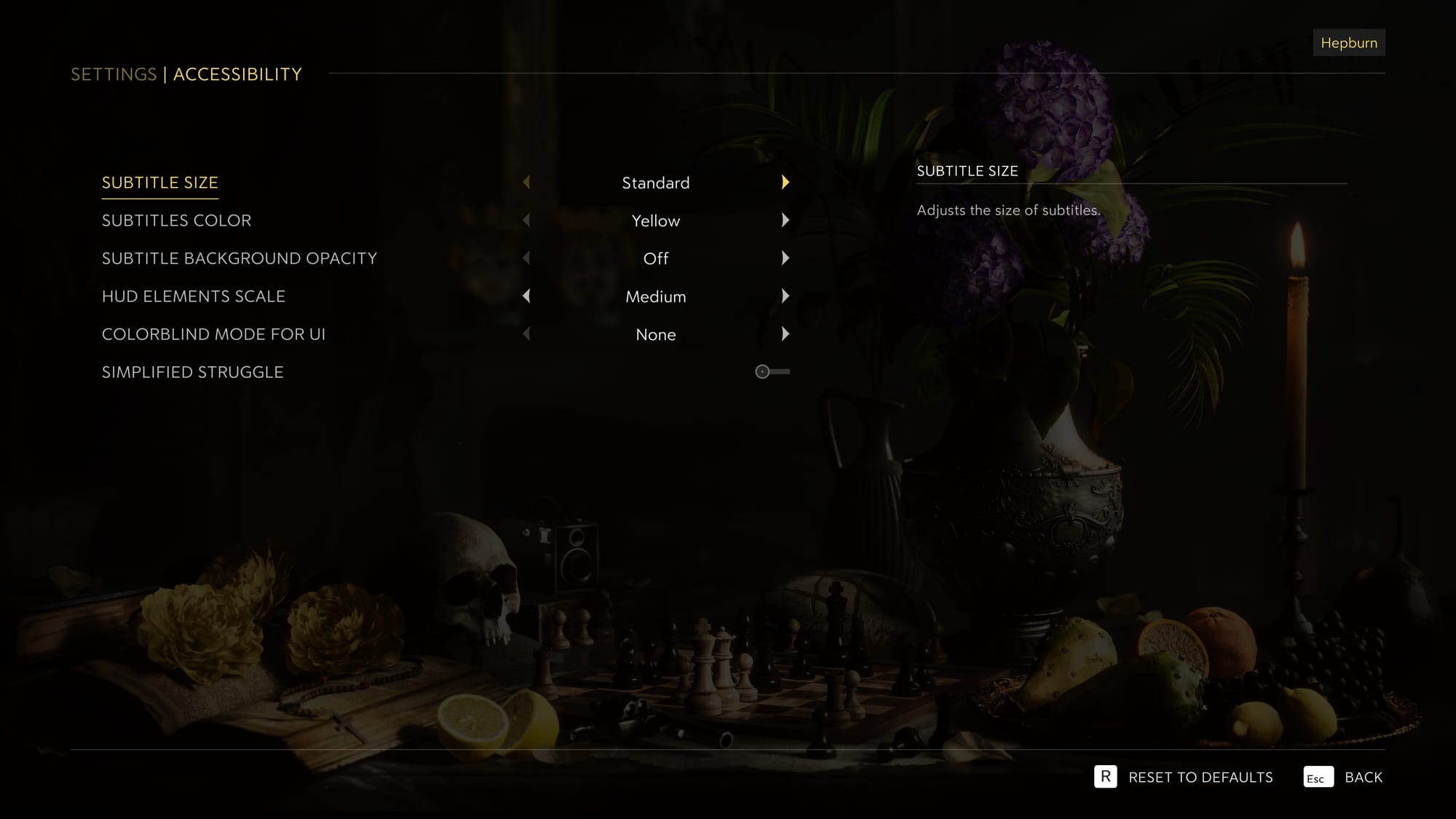Cycle the HUD Elements Scale option
Viewport: 1456px width, 819px height.
pos(786,296)
